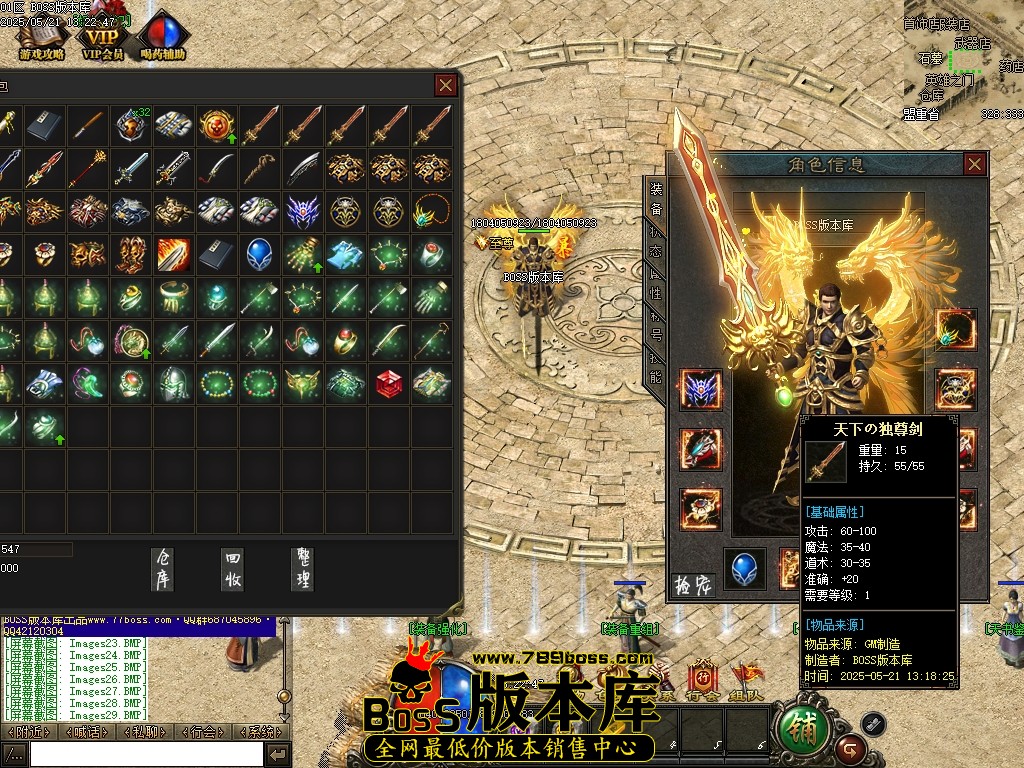
Task: Open the 游戏攻略 game guide
Action: point(41,40)
